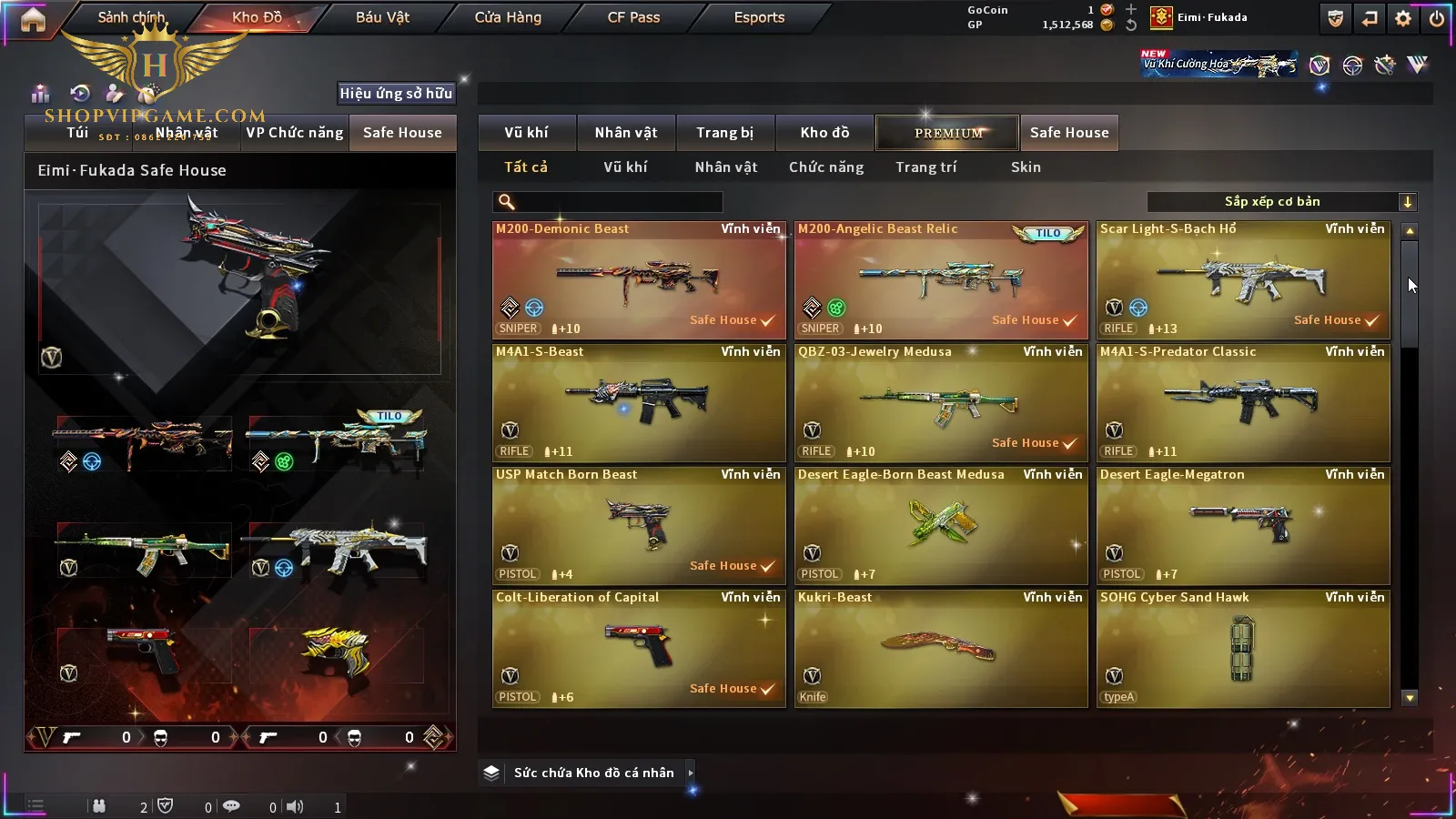Show the Esports section
The height and width of the screenshot is (819, 1456).
coord(759,17)
